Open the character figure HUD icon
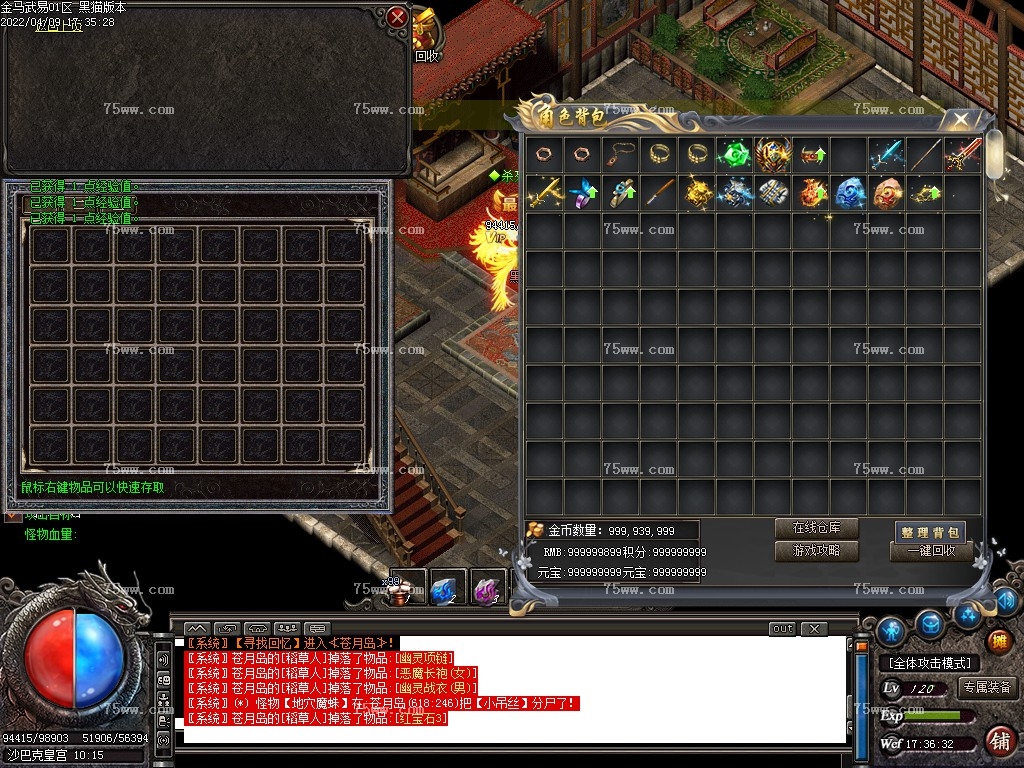1024x768 pixels. pos(890,631)
